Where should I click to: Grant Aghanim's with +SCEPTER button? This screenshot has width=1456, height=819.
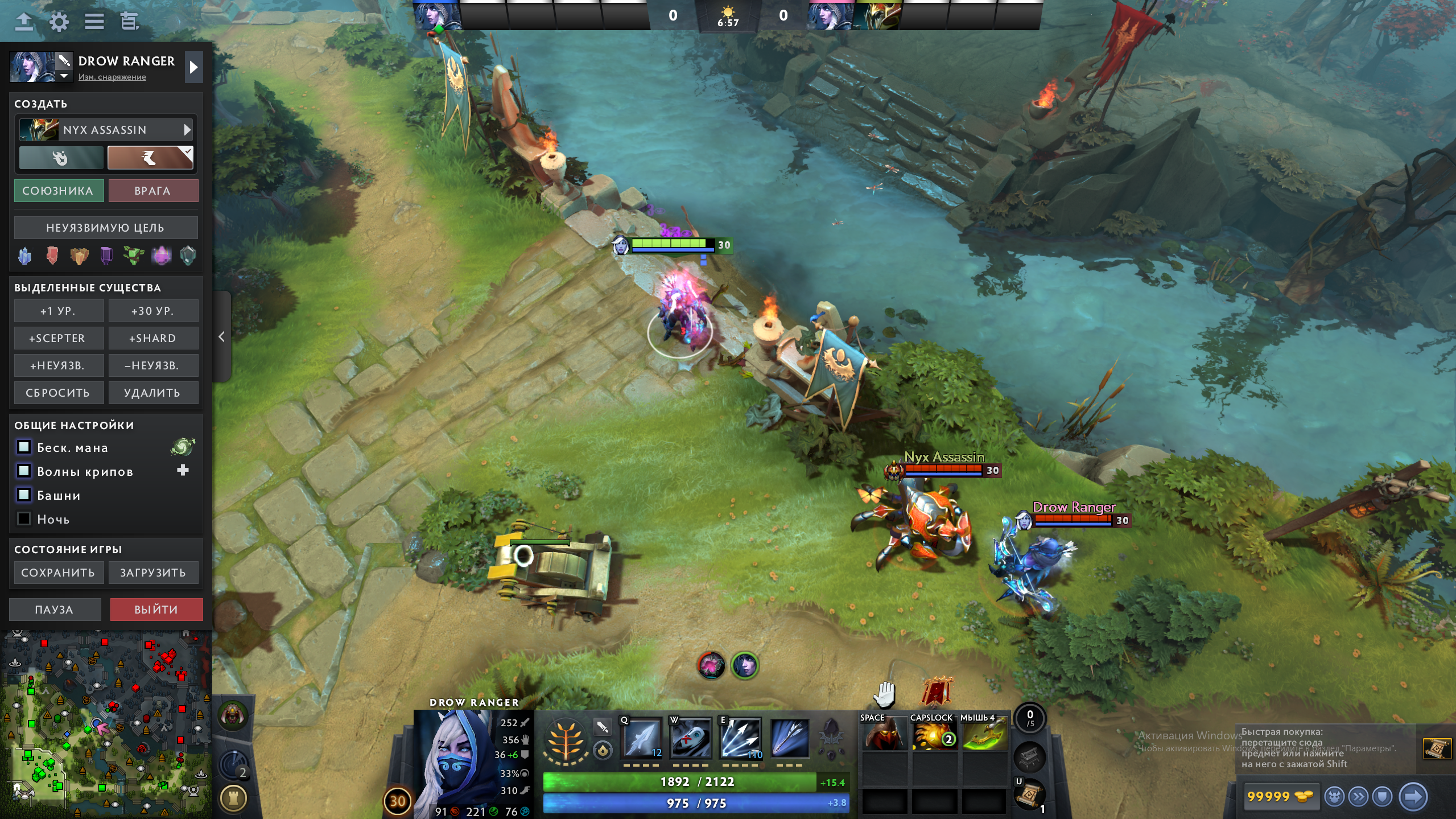pos(59,338)
